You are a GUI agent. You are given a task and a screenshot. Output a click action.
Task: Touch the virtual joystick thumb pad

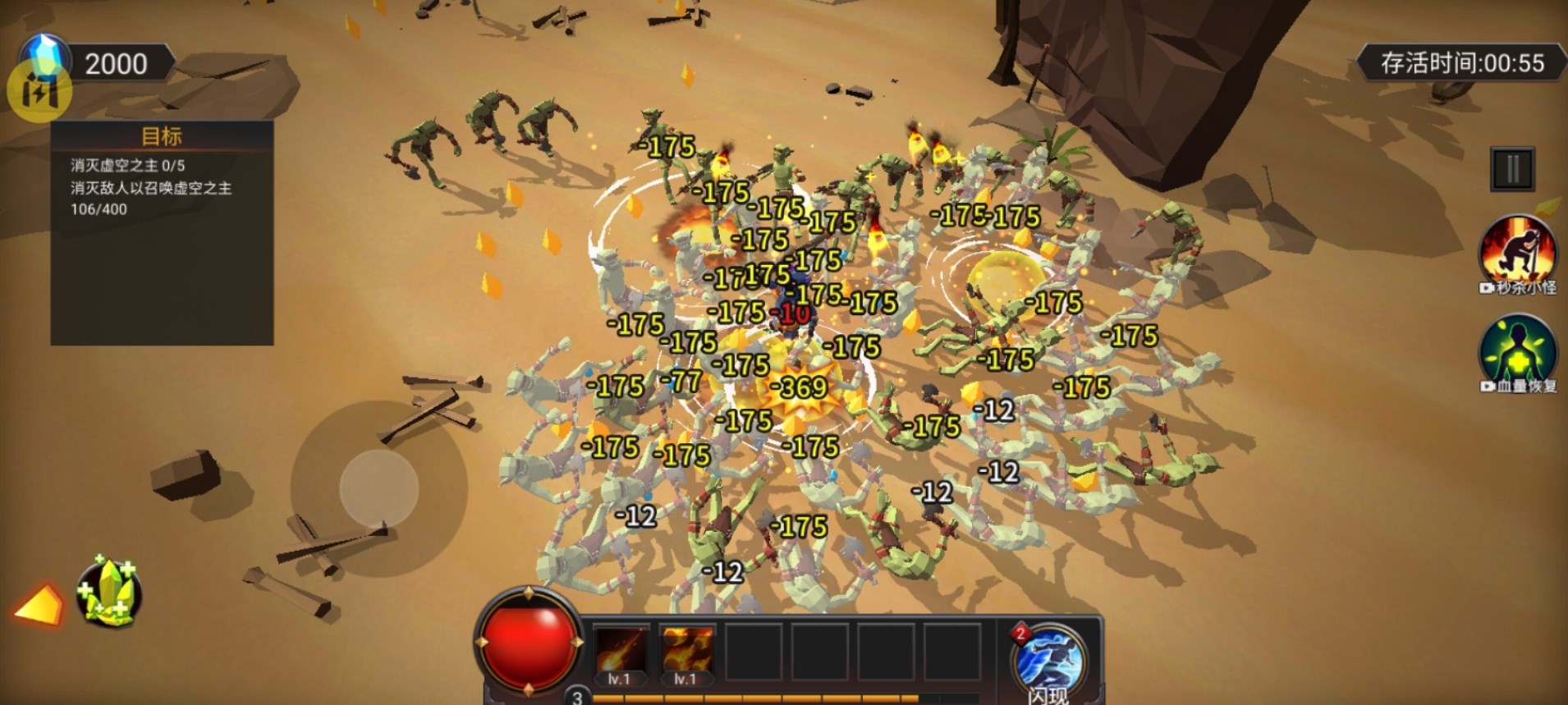(x=379, y=488)
